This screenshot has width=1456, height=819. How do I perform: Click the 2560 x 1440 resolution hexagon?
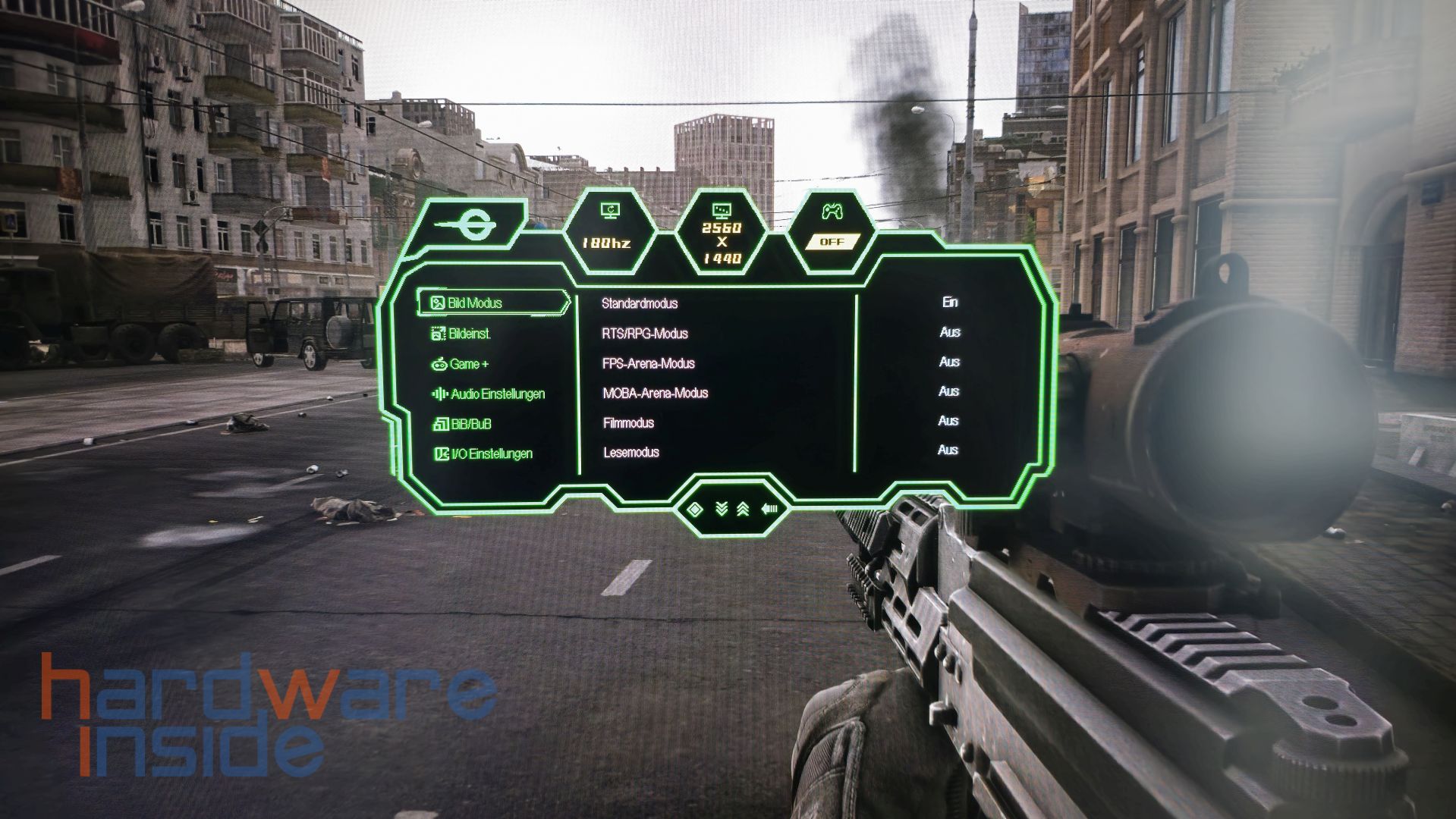[722, 234]
